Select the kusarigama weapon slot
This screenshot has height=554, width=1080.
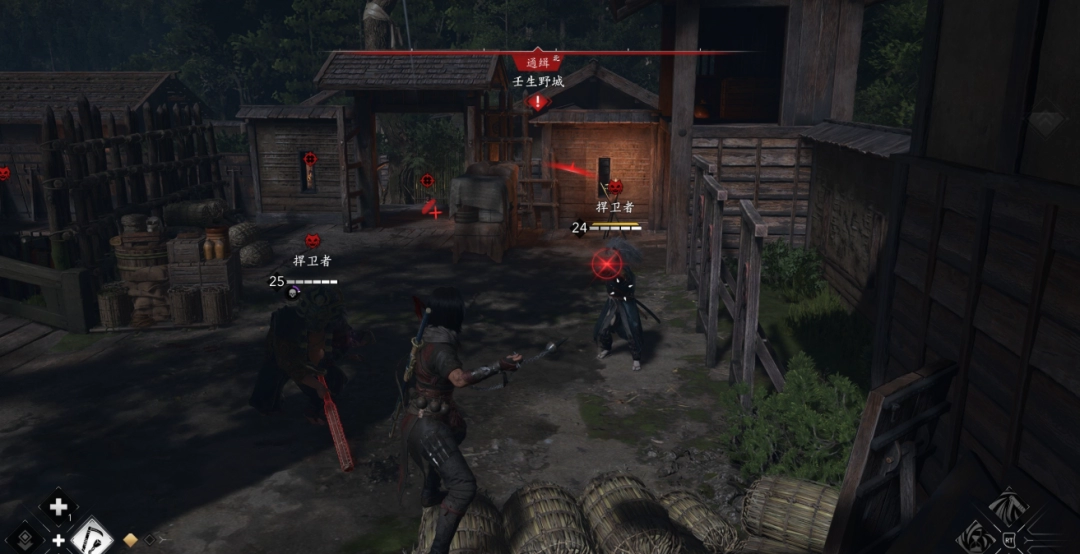click(x=92, y=537)
